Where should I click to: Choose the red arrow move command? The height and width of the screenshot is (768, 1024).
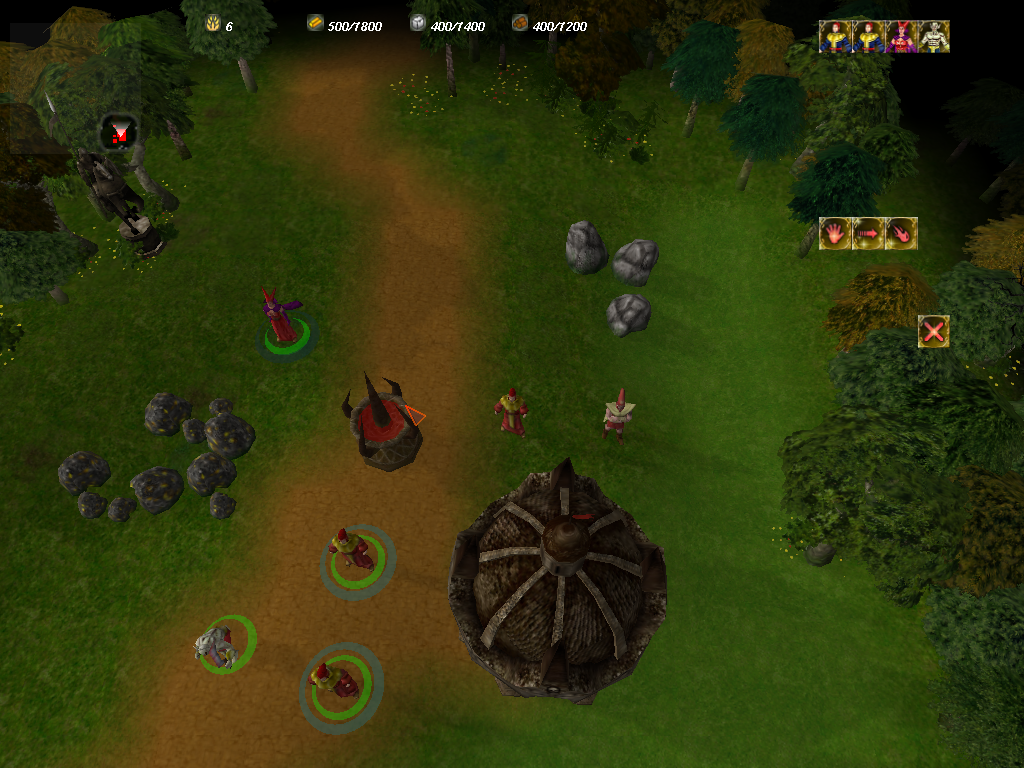click(868, 233)
